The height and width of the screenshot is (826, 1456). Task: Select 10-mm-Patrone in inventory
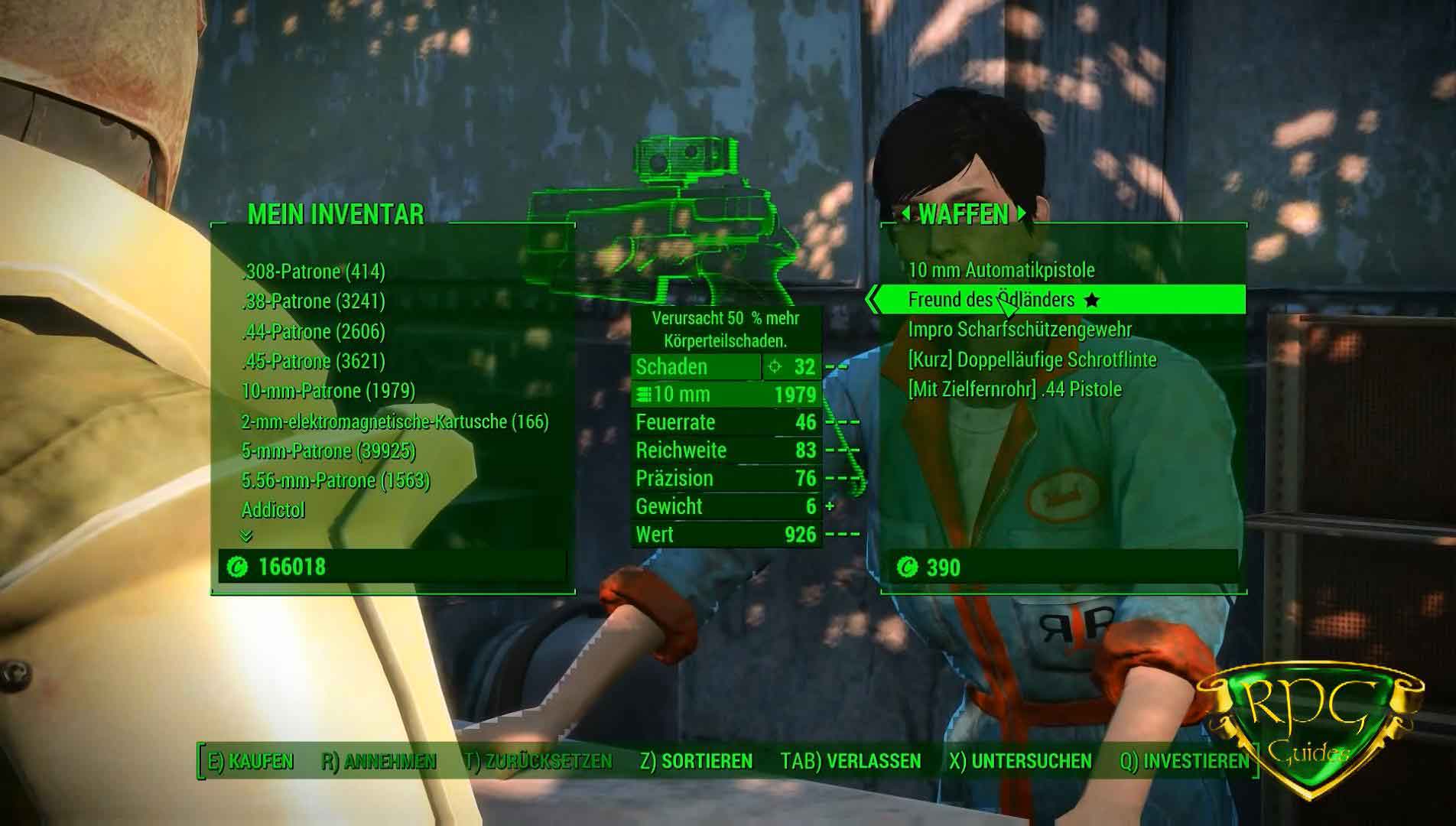(x=328, y=391)
